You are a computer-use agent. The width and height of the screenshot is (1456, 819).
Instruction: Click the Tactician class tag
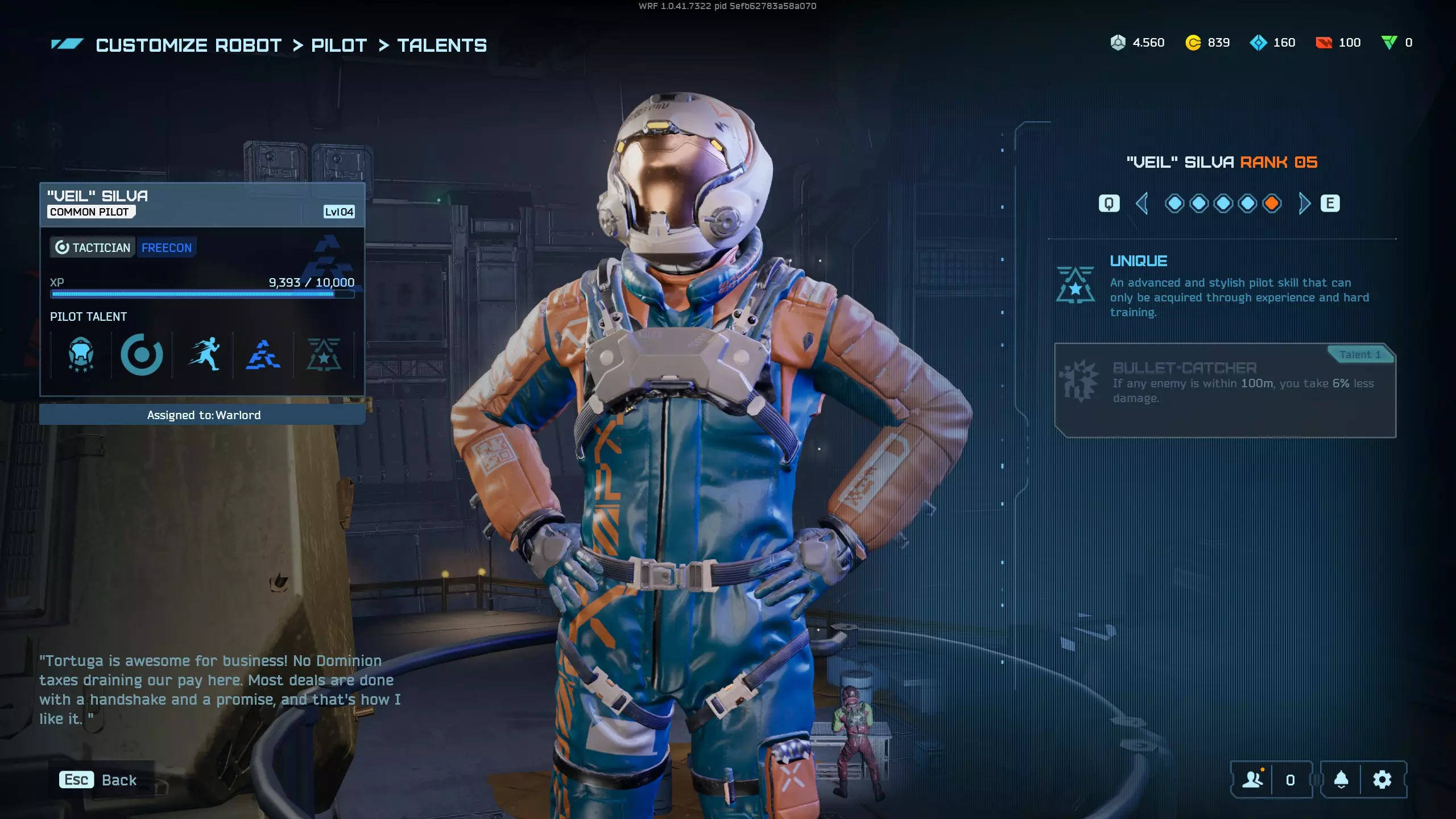coord(93,247)
